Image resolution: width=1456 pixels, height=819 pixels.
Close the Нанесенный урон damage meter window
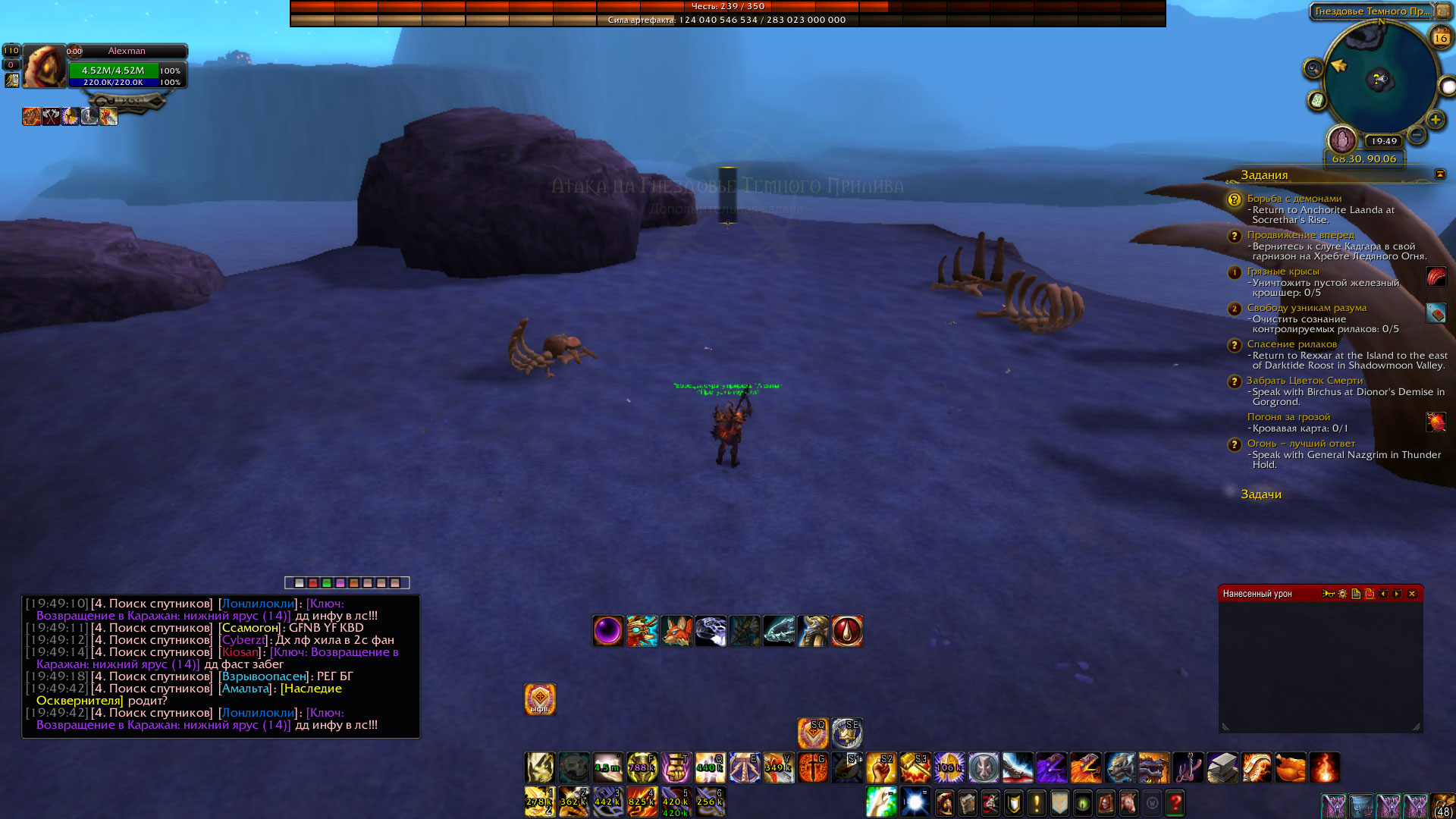[x=1411, y=594]
